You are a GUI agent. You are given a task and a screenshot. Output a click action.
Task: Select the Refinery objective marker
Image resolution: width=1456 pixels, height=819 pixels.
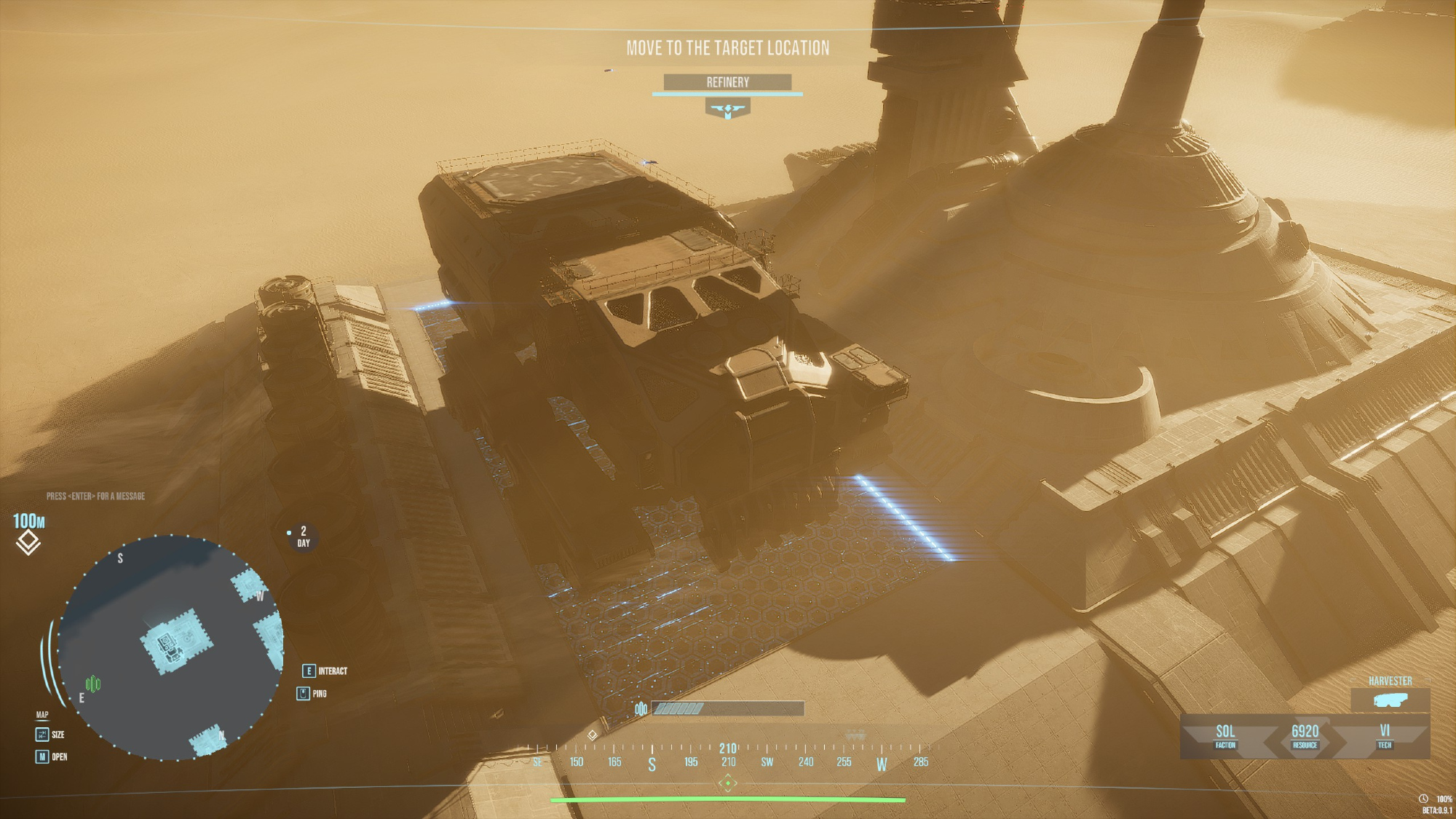(x=727, y=109)
